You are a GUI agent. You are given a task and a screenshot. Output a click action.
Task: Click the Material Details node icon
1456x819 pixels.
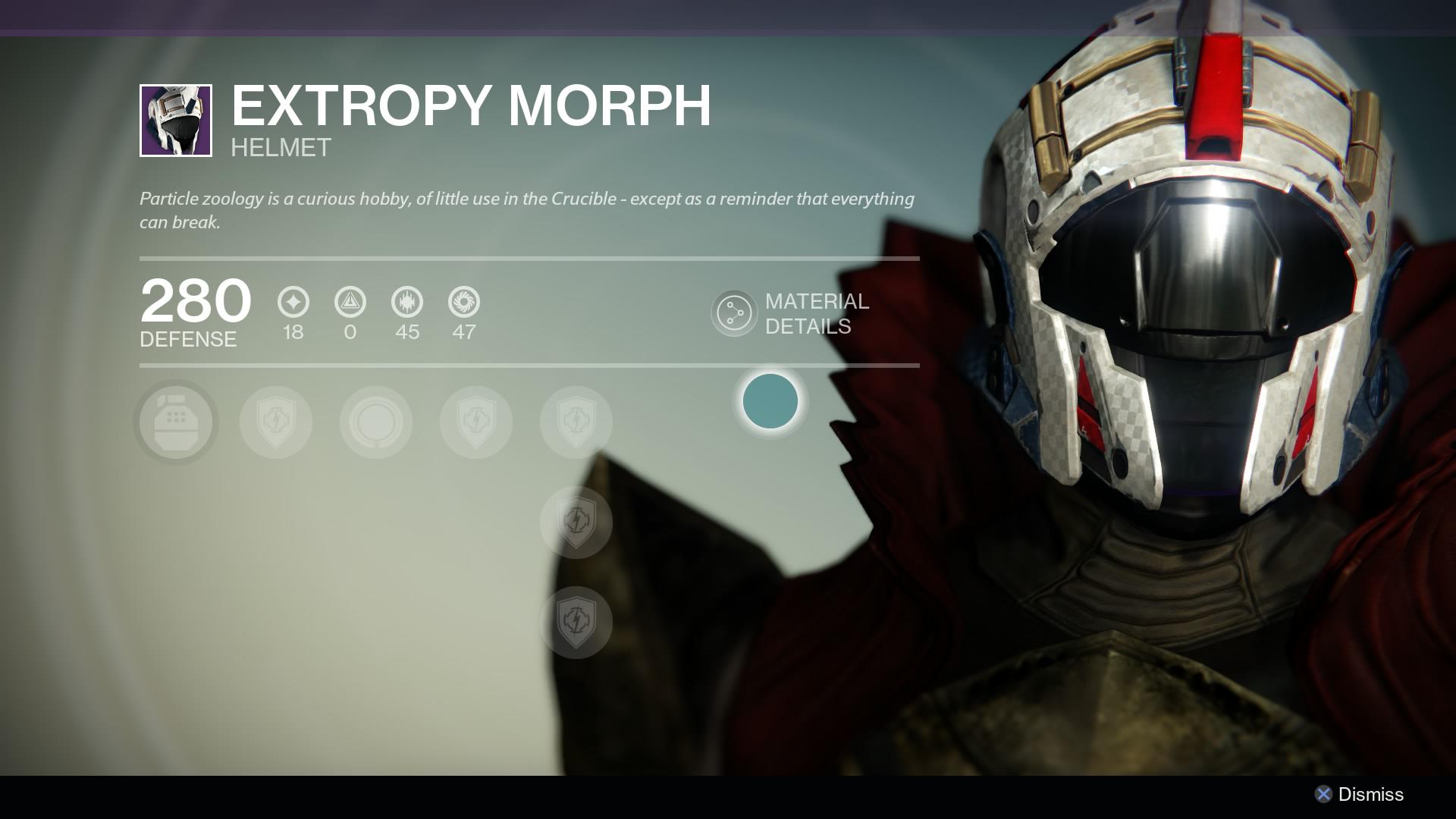[x=733, y=314]
